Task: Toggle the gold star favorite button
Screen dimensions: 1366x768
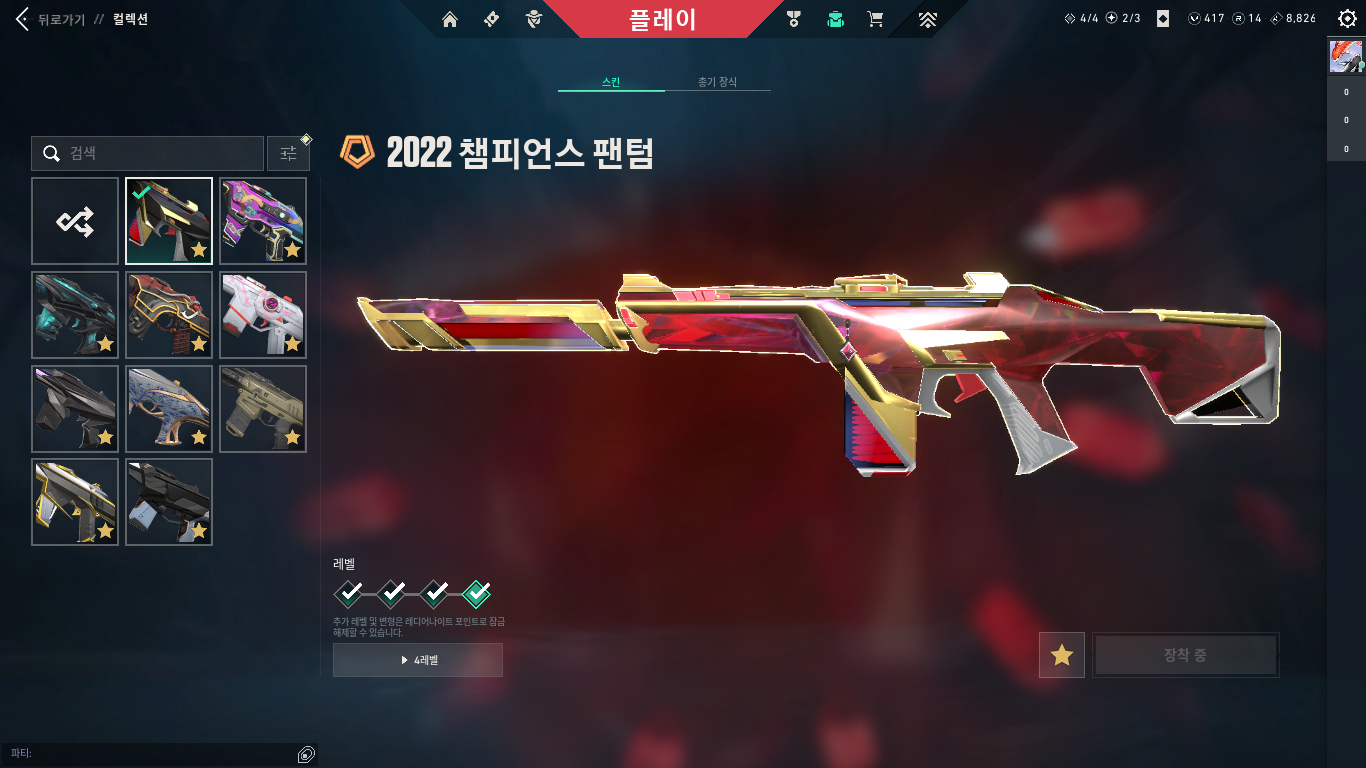Action: click(1061, 655)
